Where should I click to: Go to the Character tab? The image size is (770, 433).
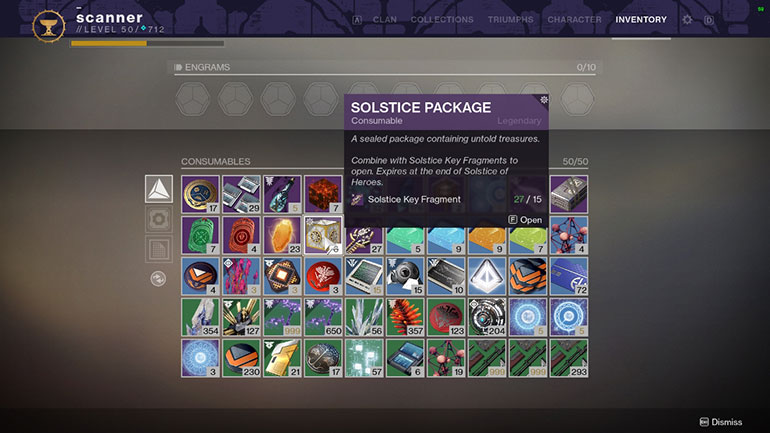coord(575,19)
